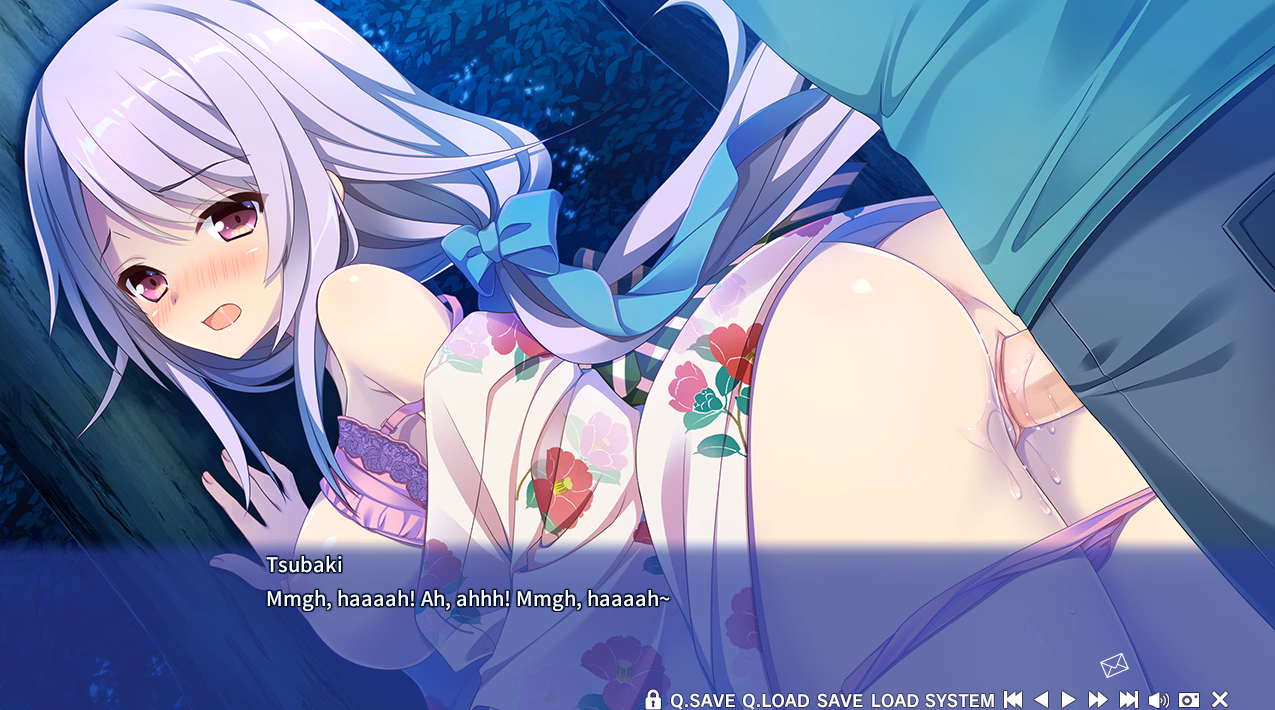Quick load with Q.LOAD
The image size is (1275, 710).
pos(775,700)
